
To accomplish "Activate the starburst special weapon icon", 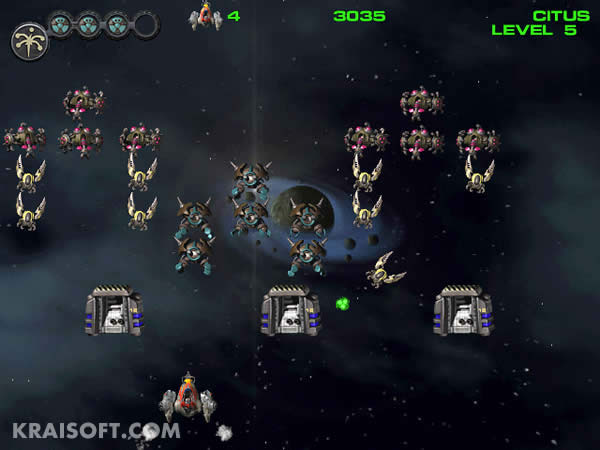I will click(29, 40).
